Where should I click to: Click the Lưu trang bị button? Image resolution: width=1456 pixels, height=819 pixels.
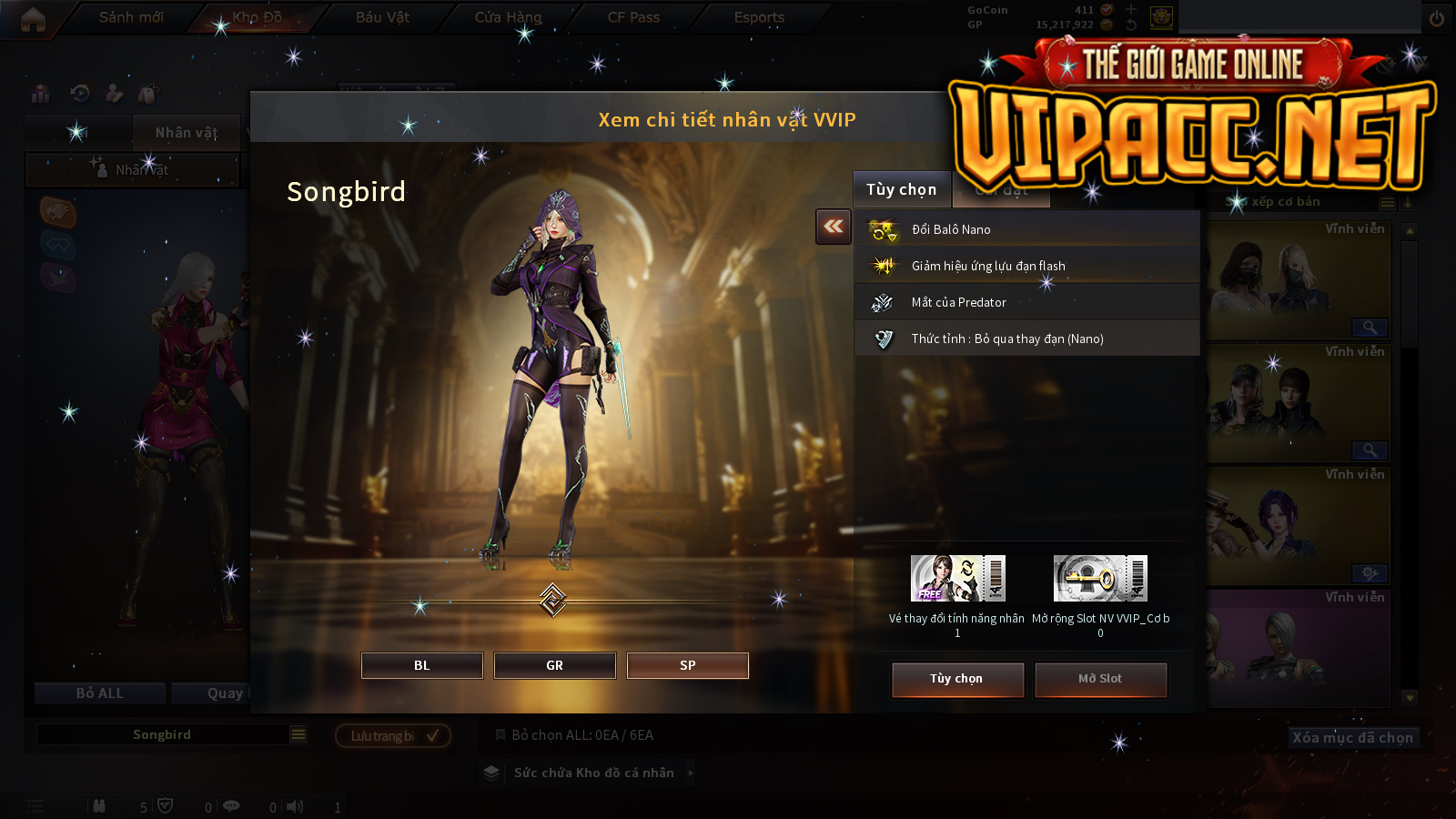point(393,735)
